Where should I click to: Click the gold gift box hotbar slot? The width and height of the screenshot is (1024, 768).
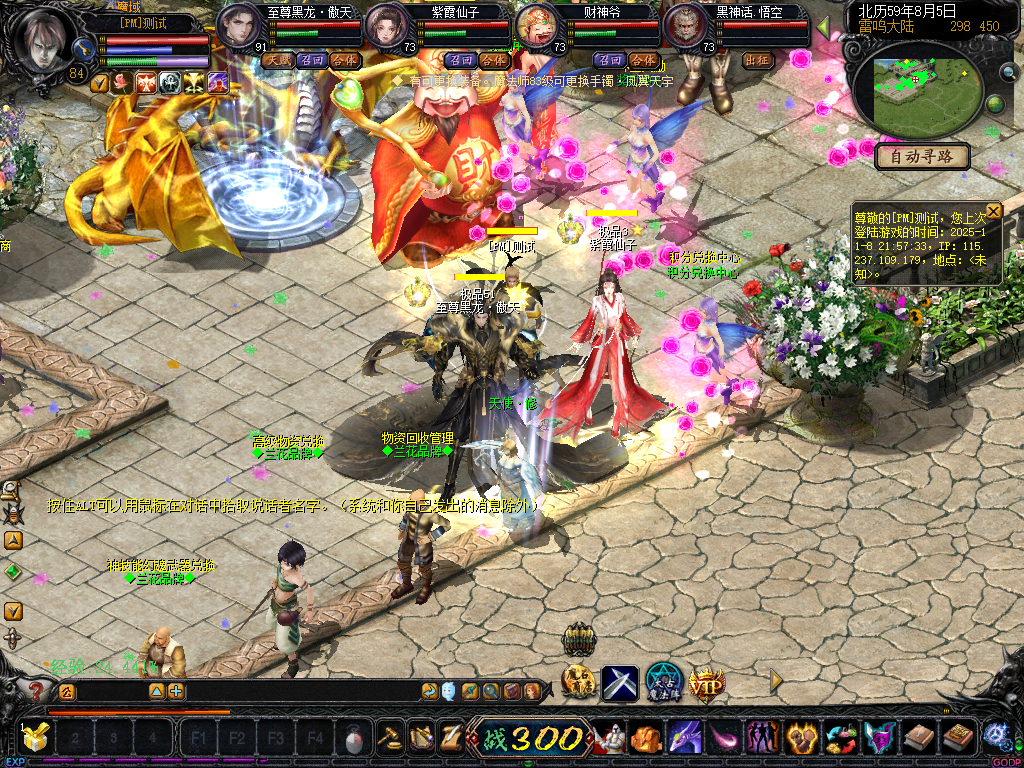35,739
